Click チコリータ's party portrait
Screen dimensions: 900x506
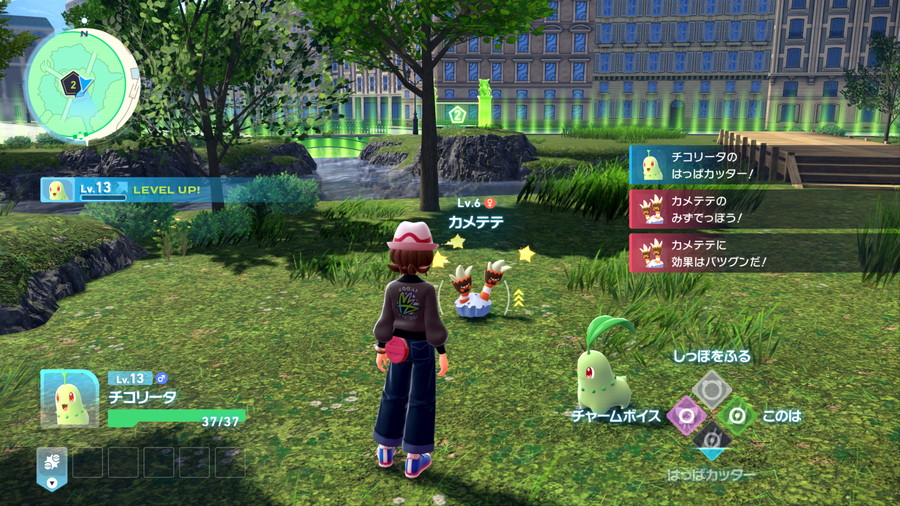[70, 398]
